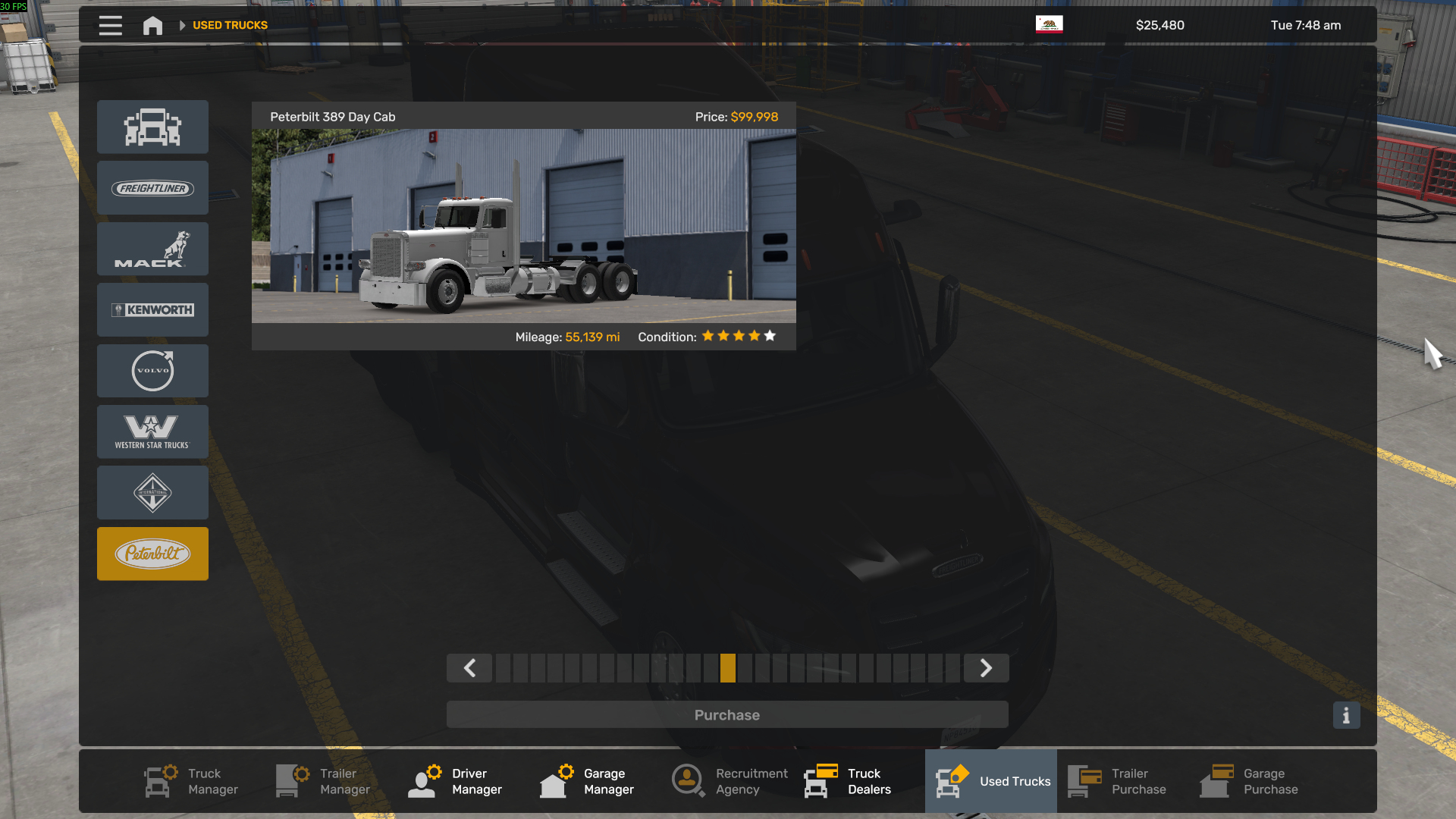Choose the Kenworth brand filter

tap(152, 310)
